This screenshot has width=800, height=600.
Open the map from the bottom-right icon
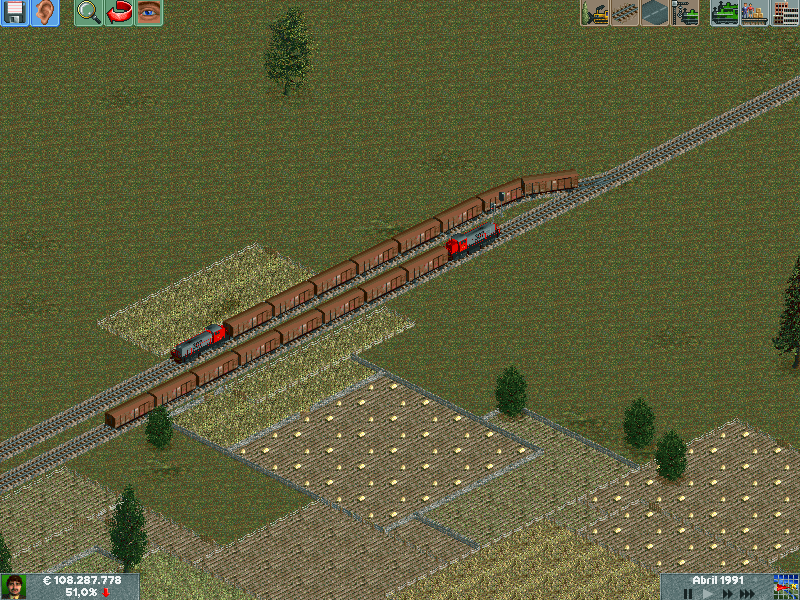pyautogui.click(x=786, y=587)
